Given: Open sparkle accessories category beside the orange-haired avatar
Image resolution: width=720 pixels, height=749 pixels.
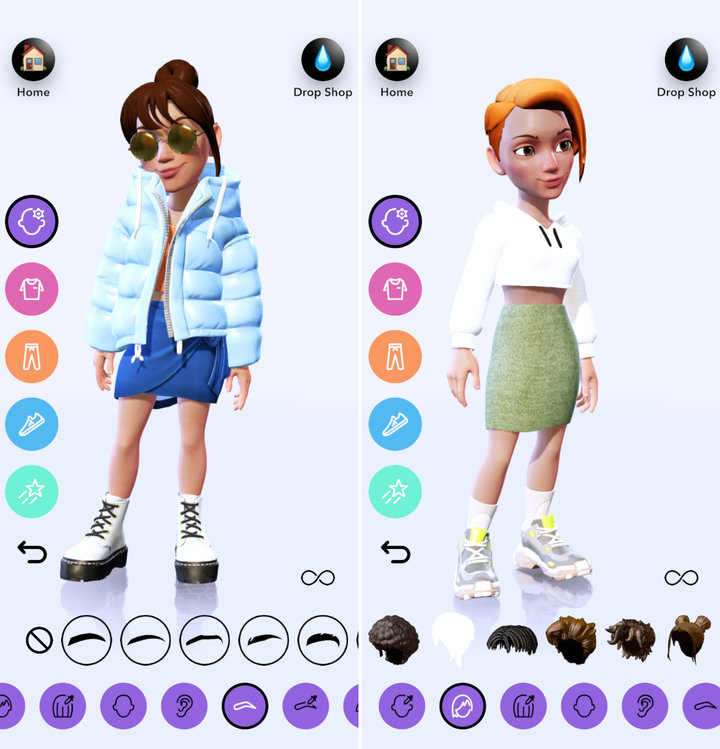Looking at the screenshot, I should click(x=395, y=491).
